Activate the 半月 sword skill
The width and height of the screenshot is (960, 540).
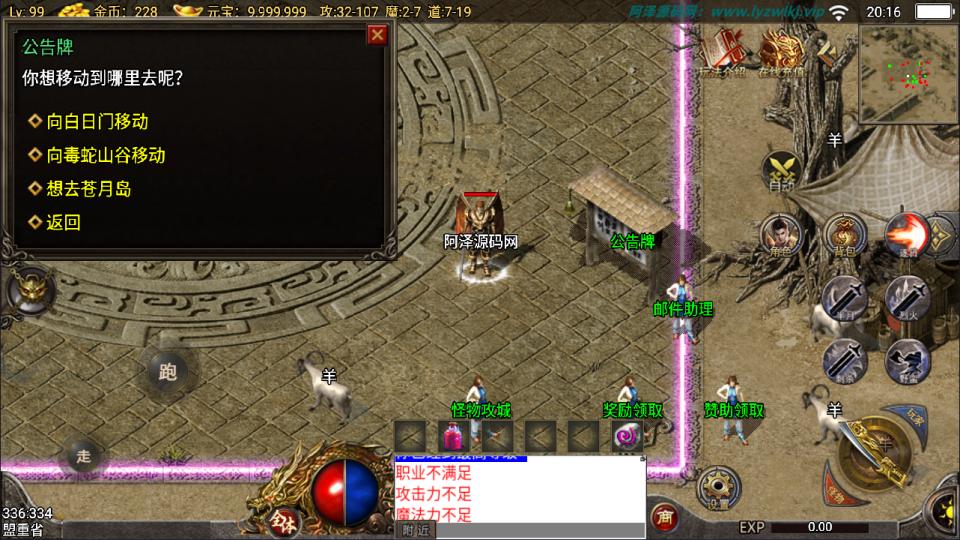(845, 297)
